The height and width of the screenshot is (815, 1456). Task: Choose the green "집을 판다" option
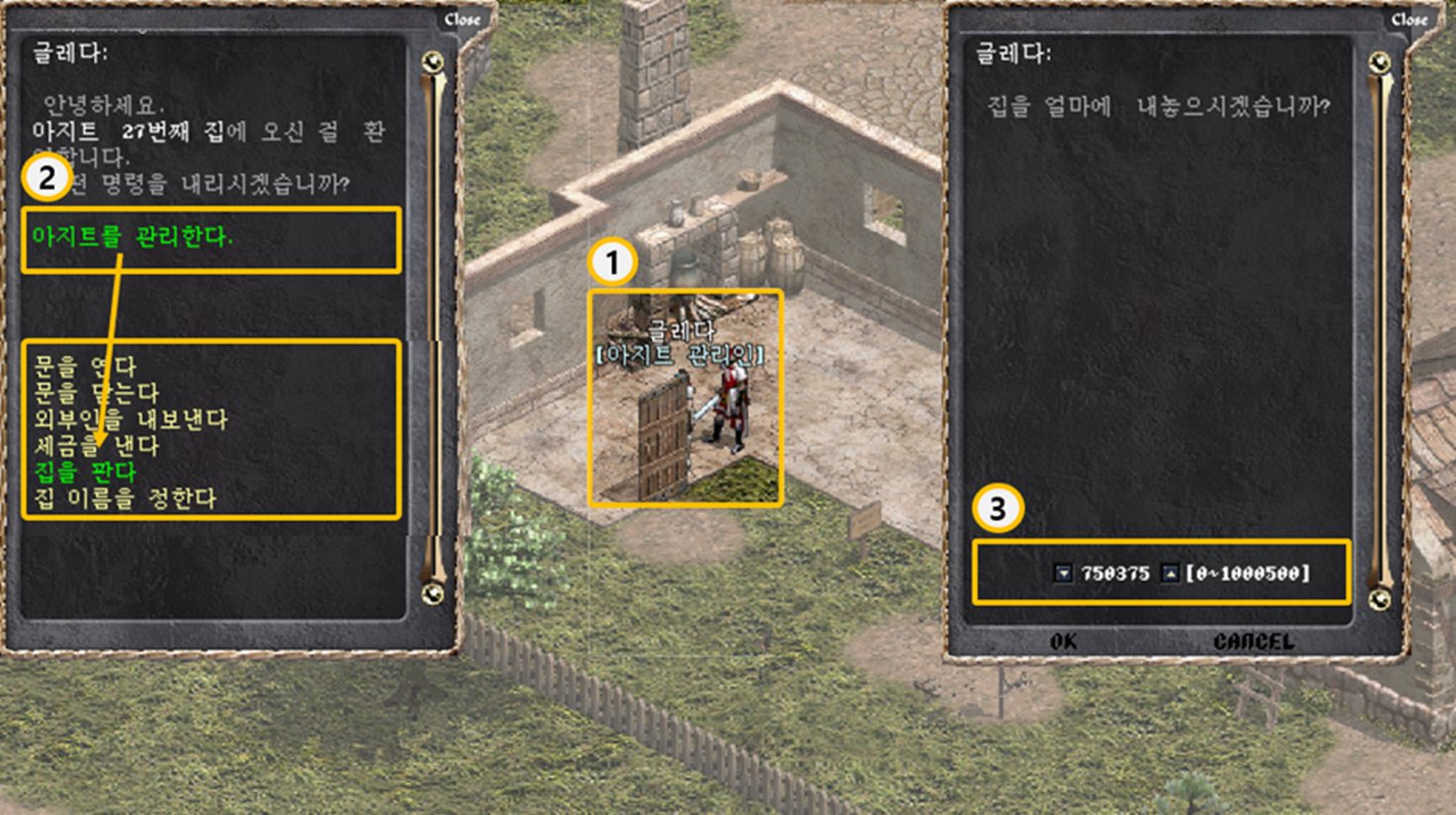click(84, 472)
